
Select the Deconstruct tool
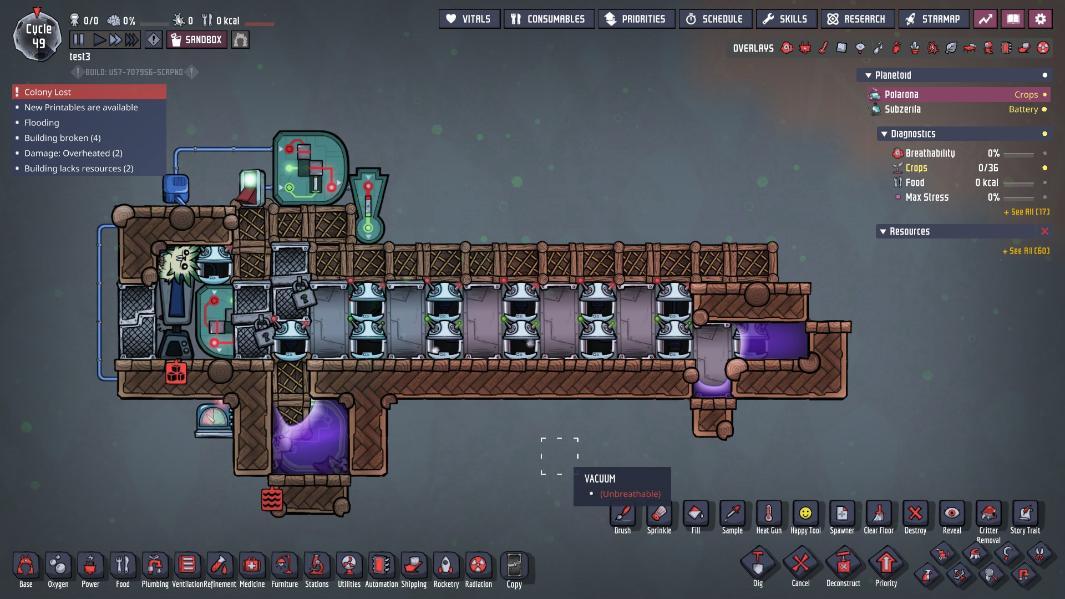tap(843, 564)
